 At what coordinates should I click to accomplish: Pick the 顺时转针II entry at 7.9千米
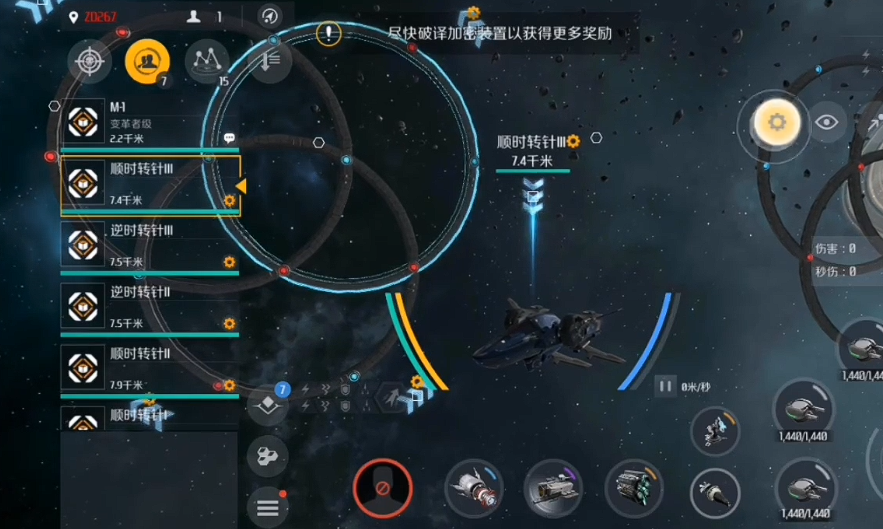click(x=148, y=368)
